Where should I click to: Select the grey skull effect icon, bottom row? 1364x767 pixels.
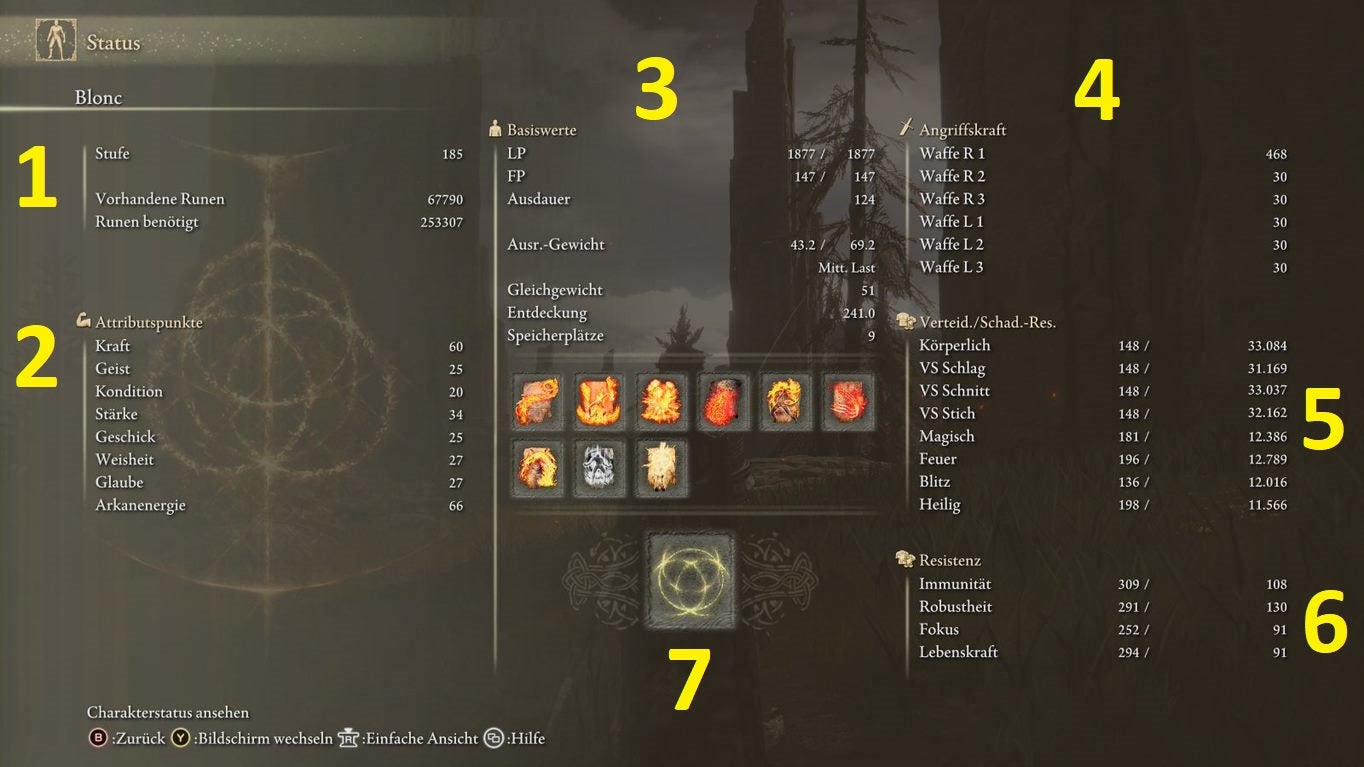click(599, 466)
